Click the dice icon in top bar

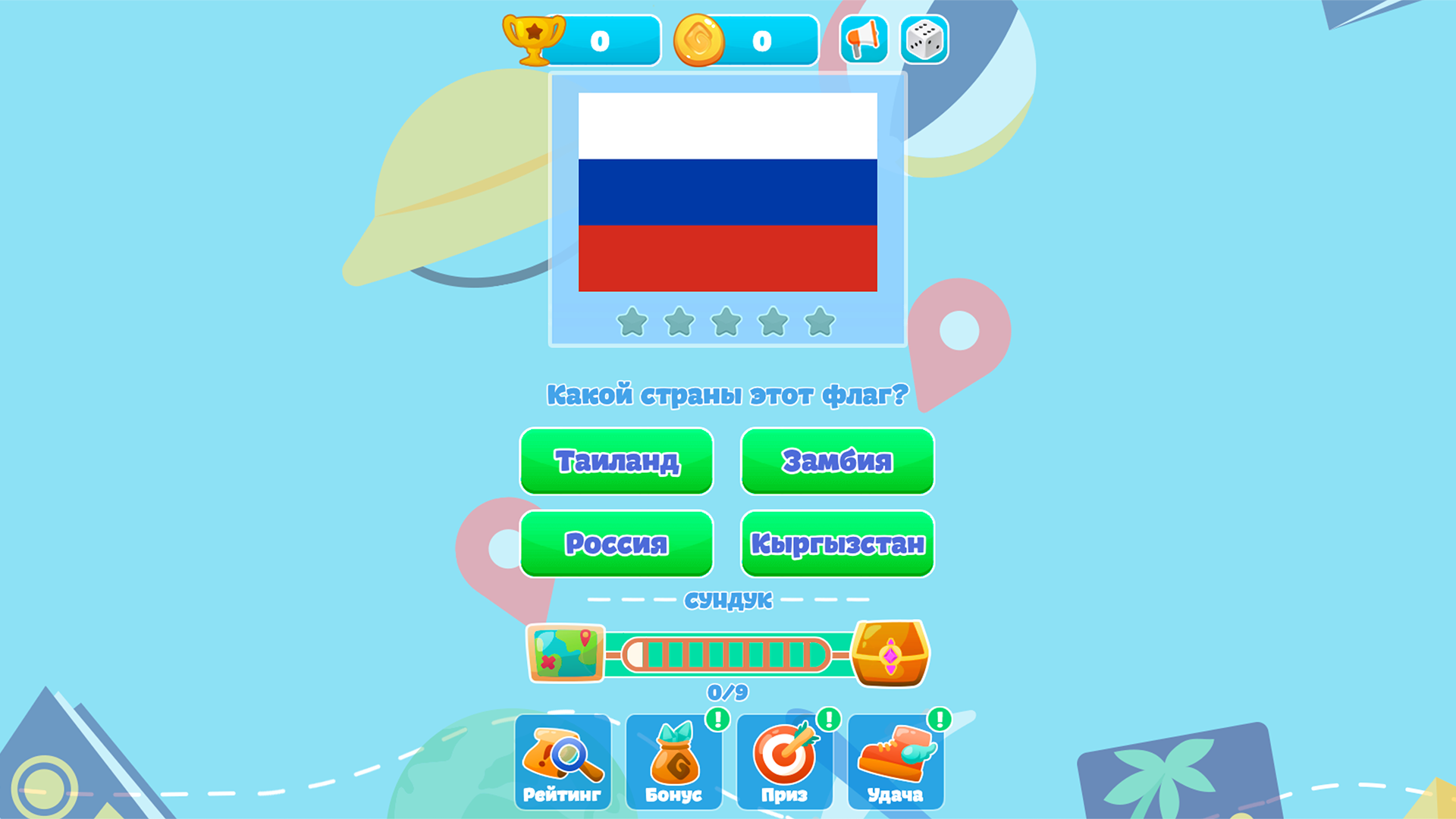click(924, 39)
